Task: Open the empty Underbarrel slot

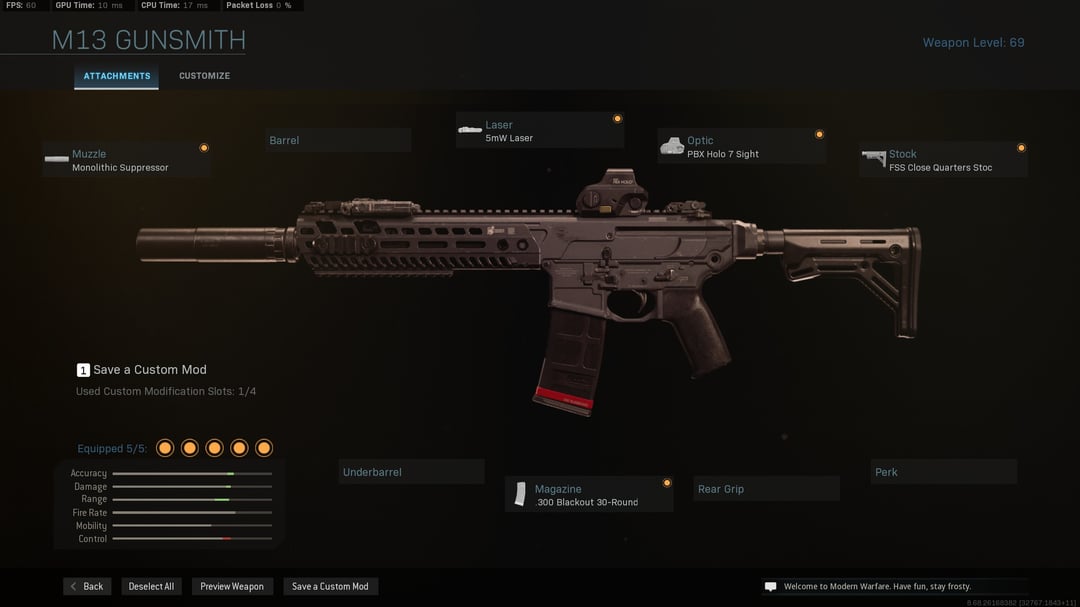Action: coord(411,472)
